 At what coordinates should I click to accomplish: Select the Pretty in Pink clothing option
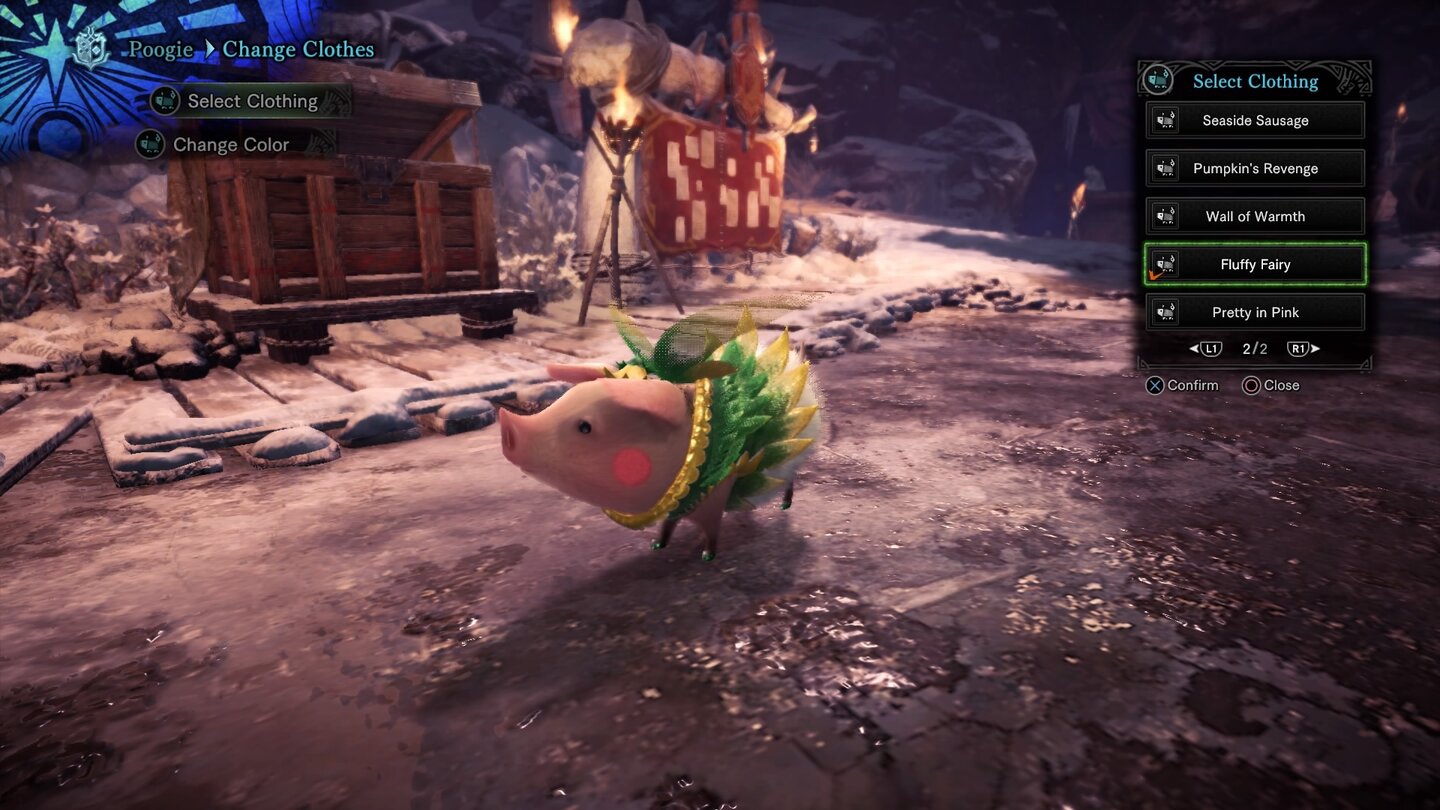pos(1255,312)
